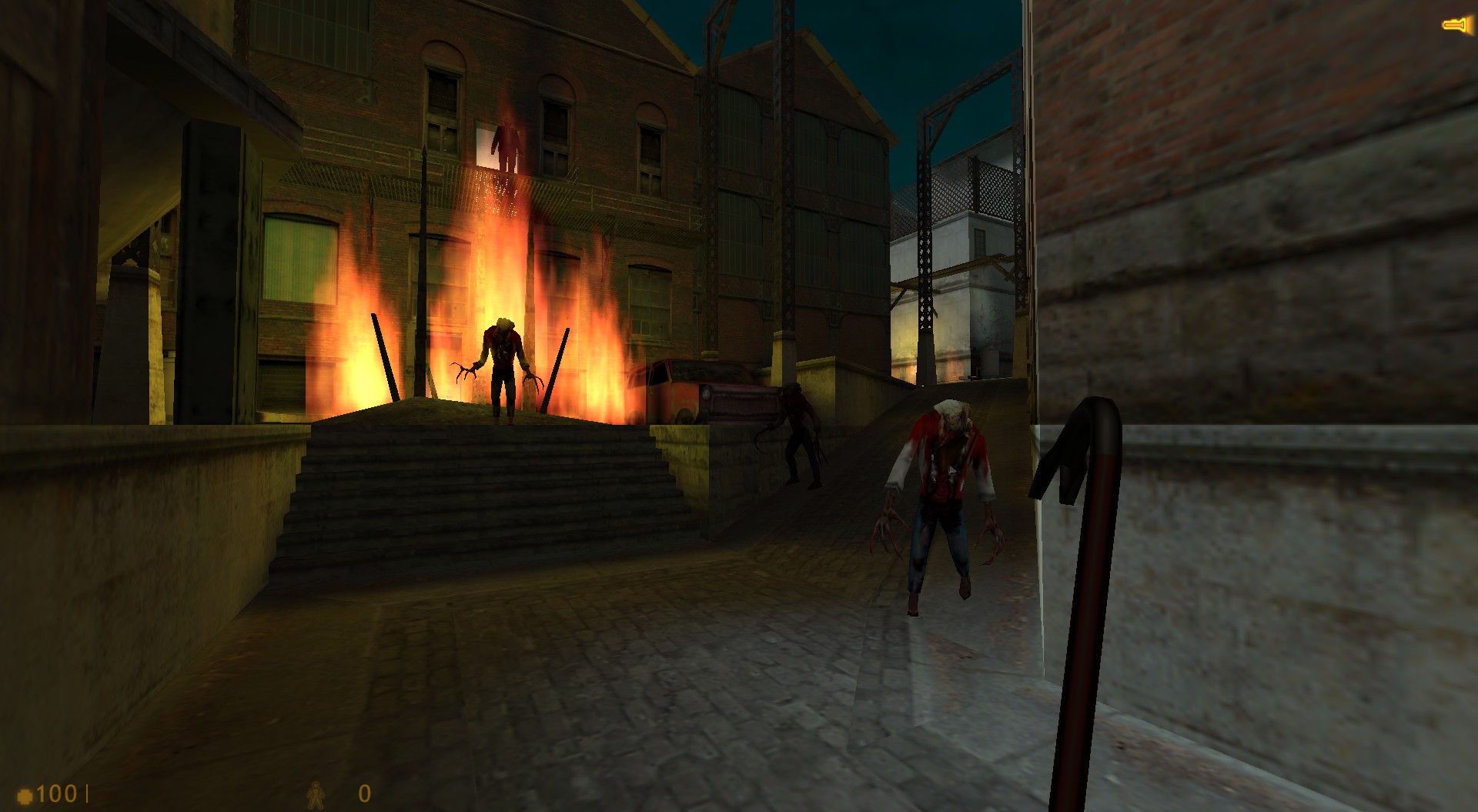Screen dimensions: 1478x812
Task: Click the '100' health counter
Action: pyautogui.click(x=57, y=794)
